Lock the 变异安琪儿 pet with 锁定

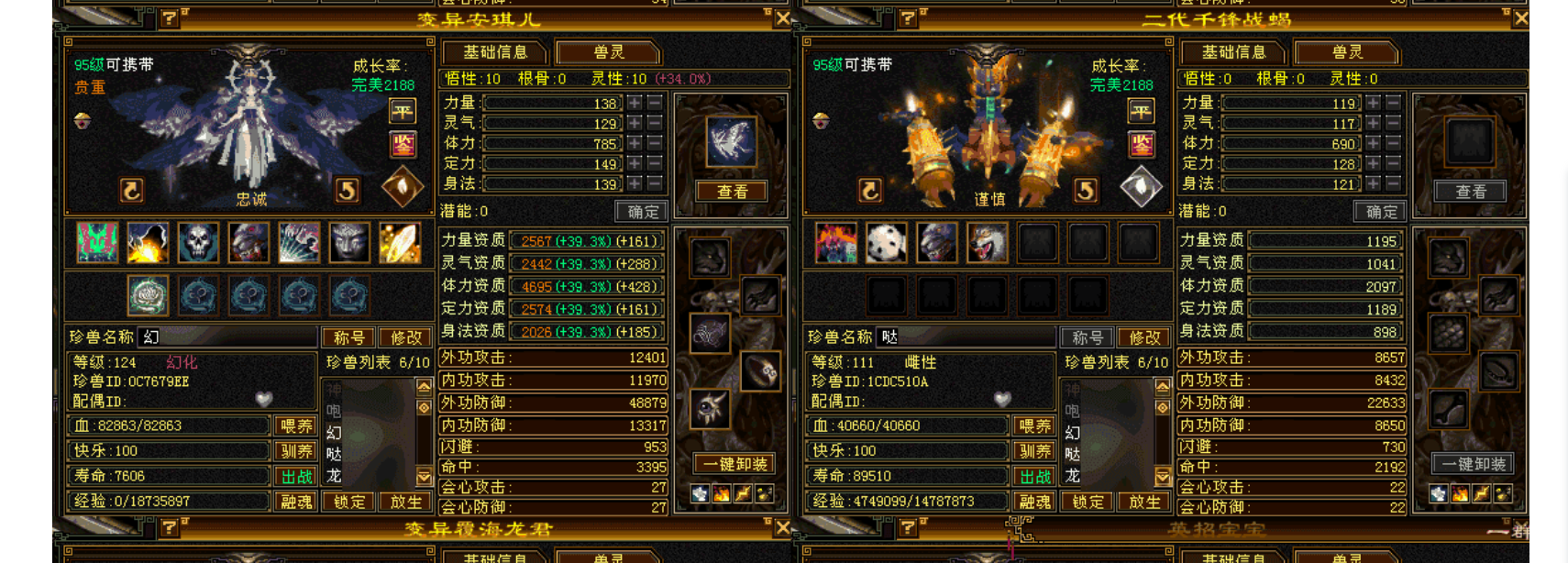348,502
